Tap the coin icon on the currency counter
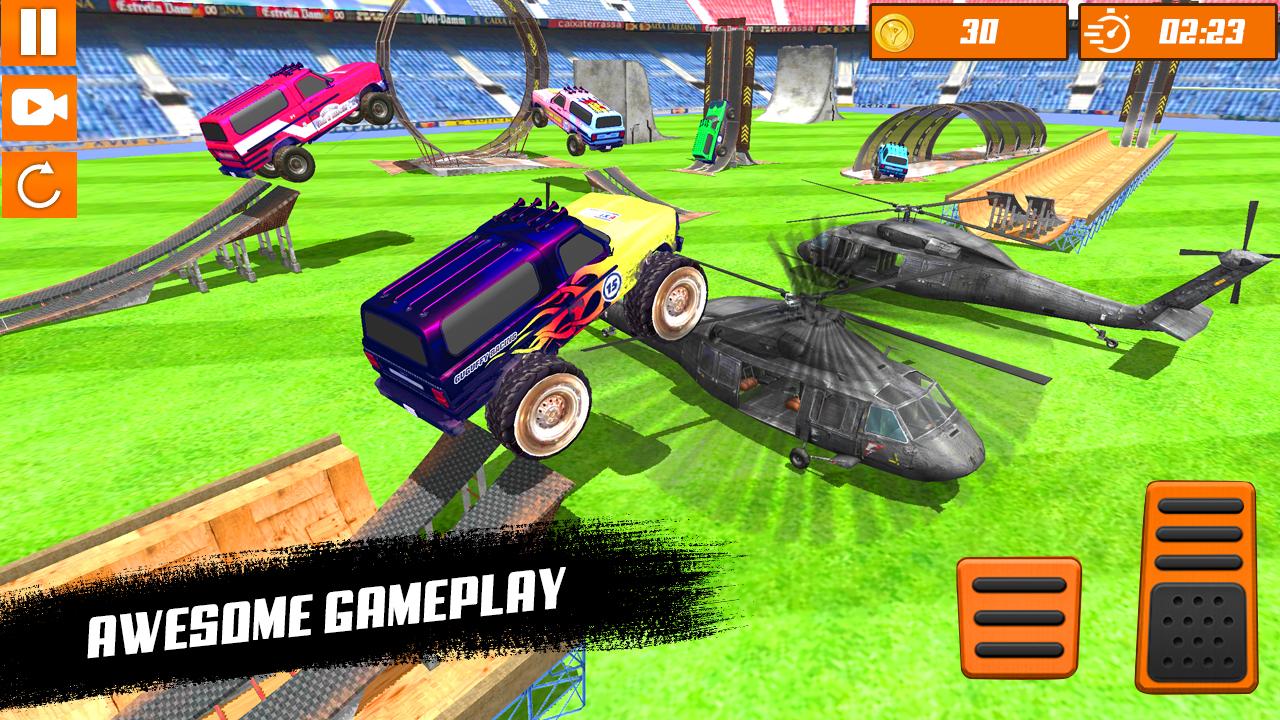This screenshot has height=720, width=1280. point(893,30)
